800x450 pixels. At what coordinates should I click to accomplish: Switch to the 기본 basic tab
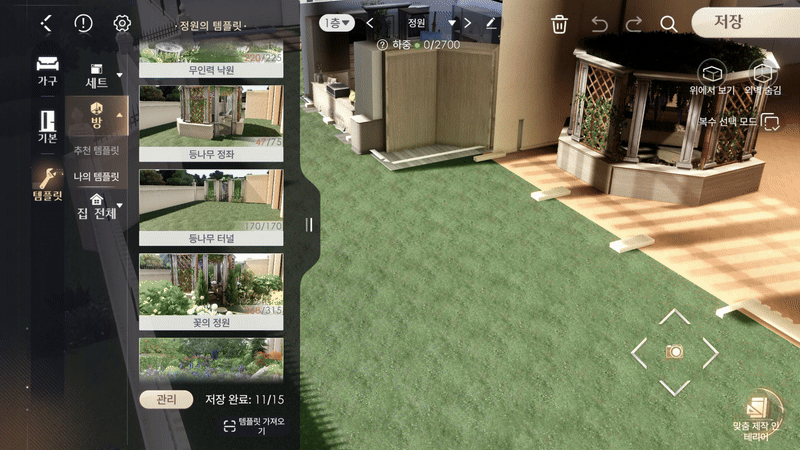pyautogui.click(x=47, y=126)
